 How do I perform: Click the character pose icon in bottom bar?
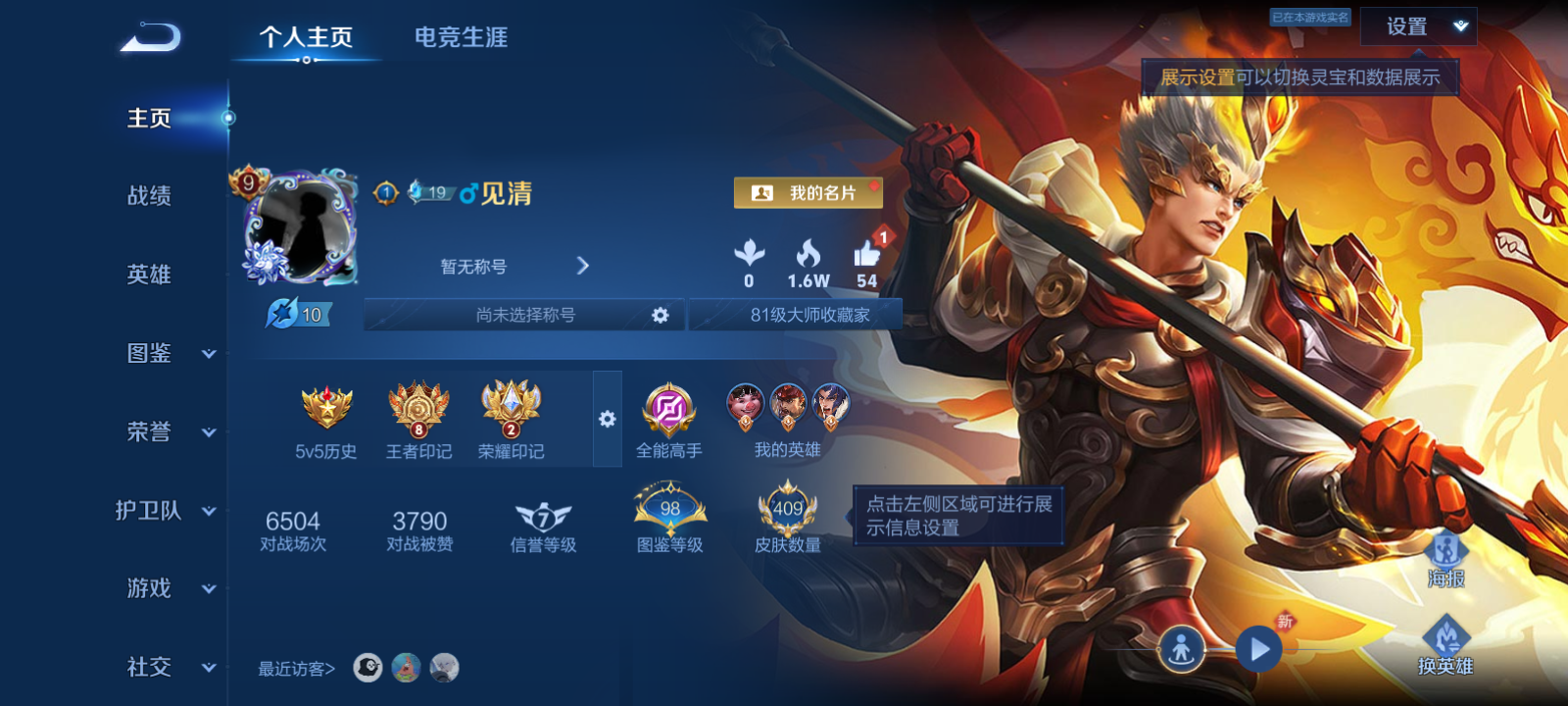[x=1184, y=648]
